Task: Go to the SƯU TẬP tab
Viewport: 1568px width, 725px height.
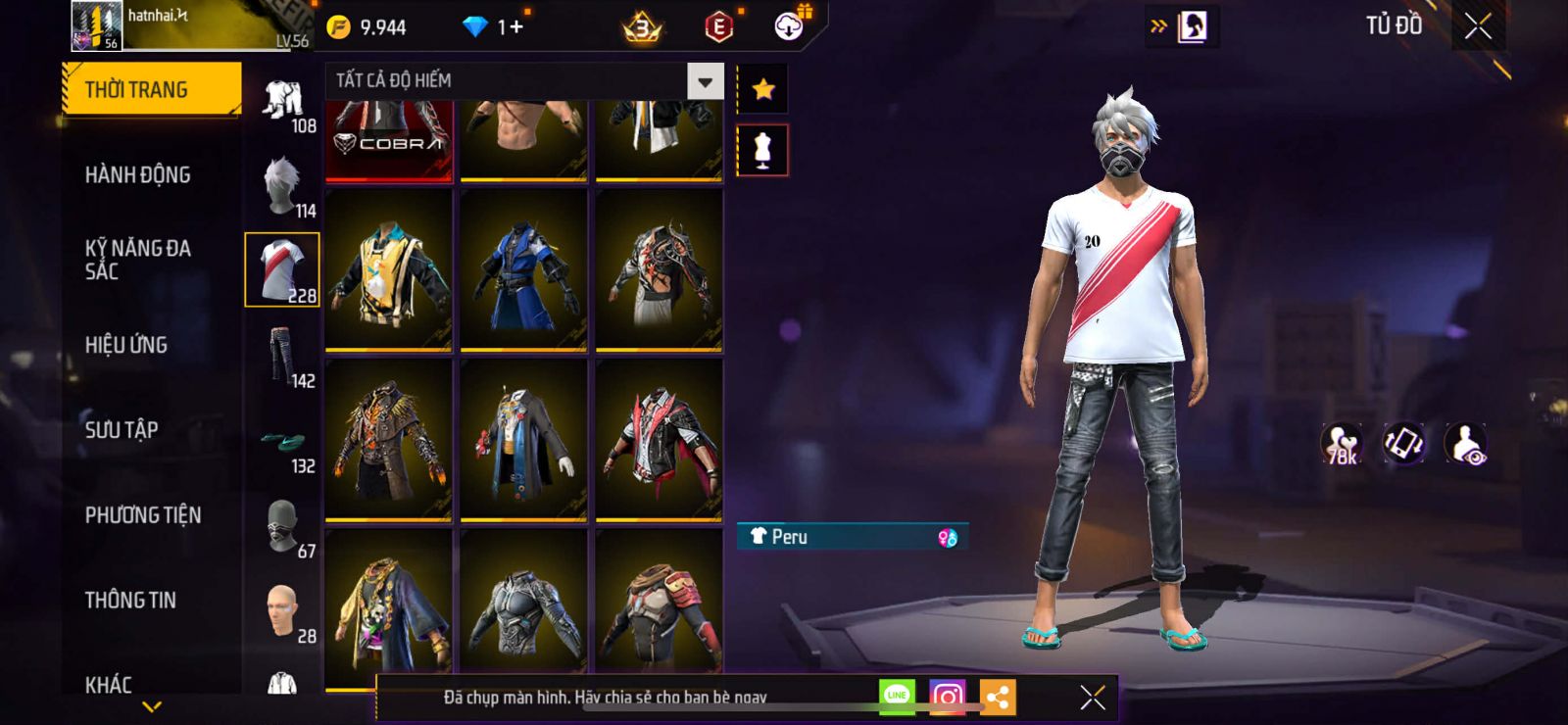Action: pyautogui.click(x=122, y=430)
